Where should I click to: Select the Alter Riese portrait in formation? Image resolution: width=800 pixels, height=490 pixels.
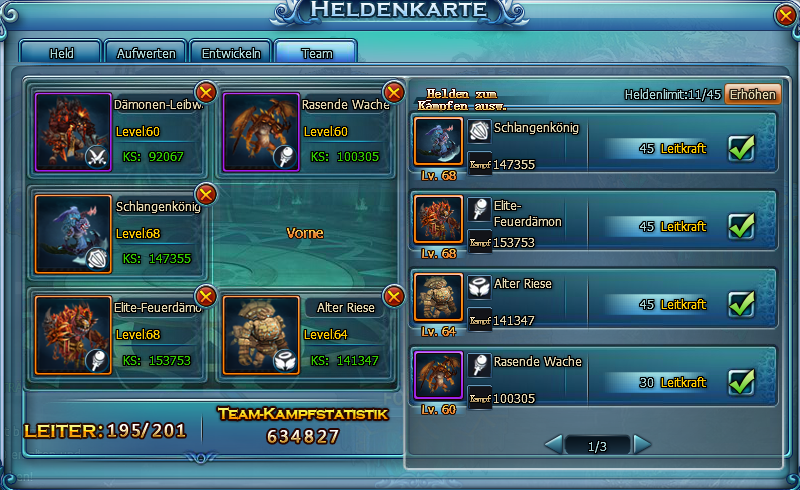pyautogui.click(x=261, y=334)
